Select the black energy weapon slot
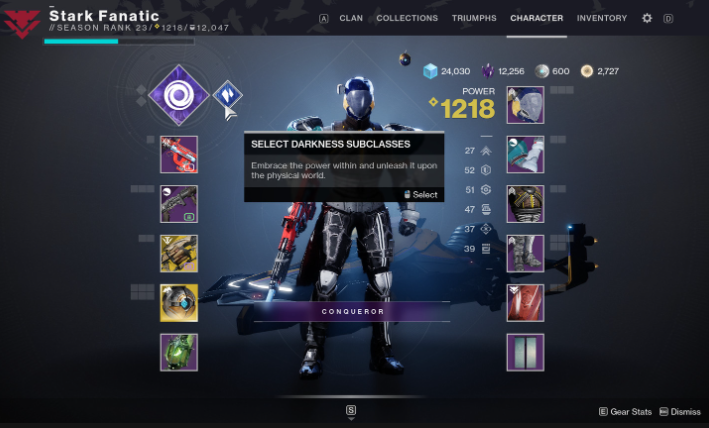 (x=179, y=204)
